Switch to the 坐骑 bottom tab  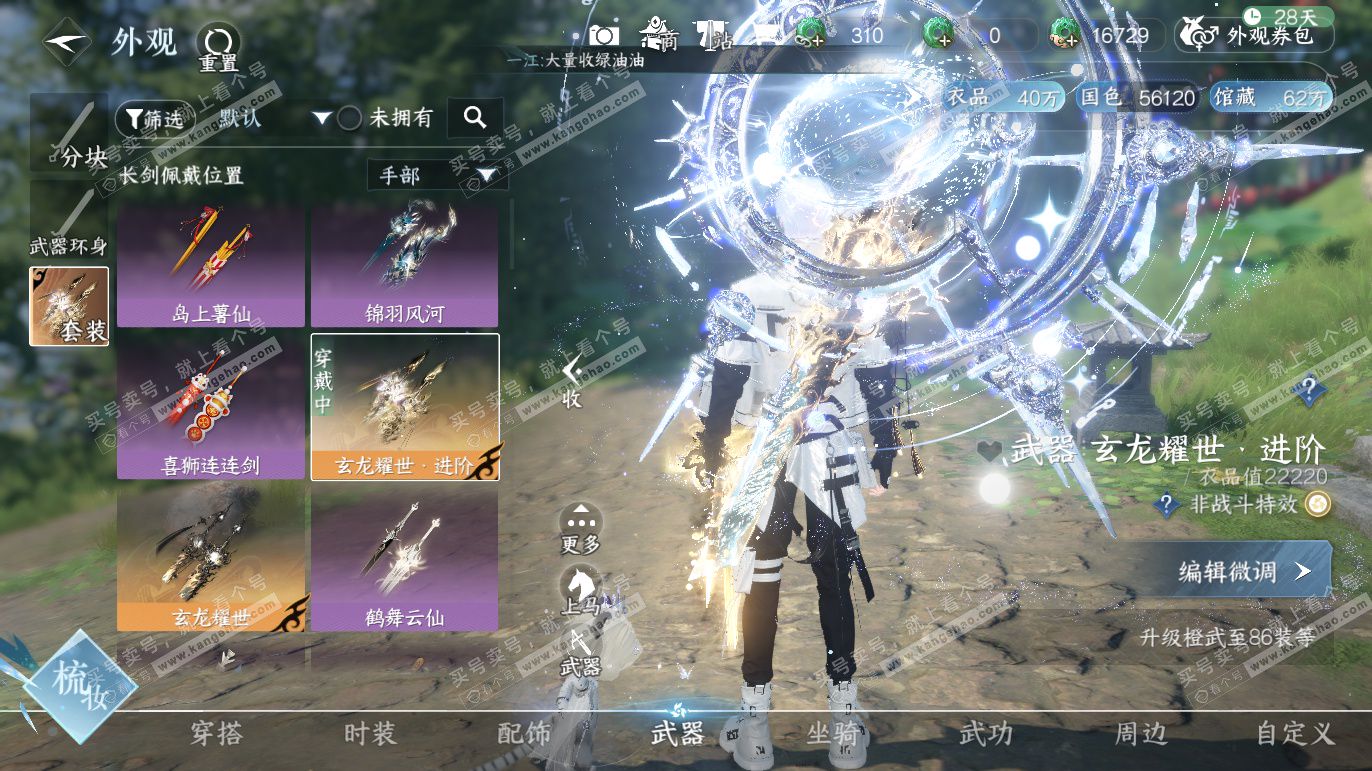click(x=833, y=734)
